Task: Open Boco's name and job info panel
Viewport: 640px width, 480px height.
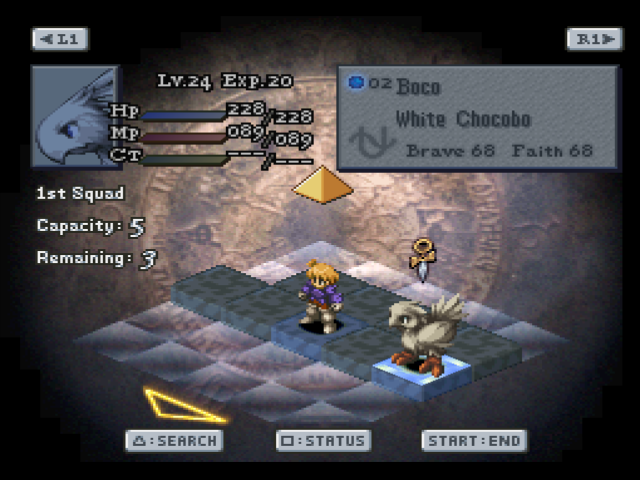Action: coord(476,118)
